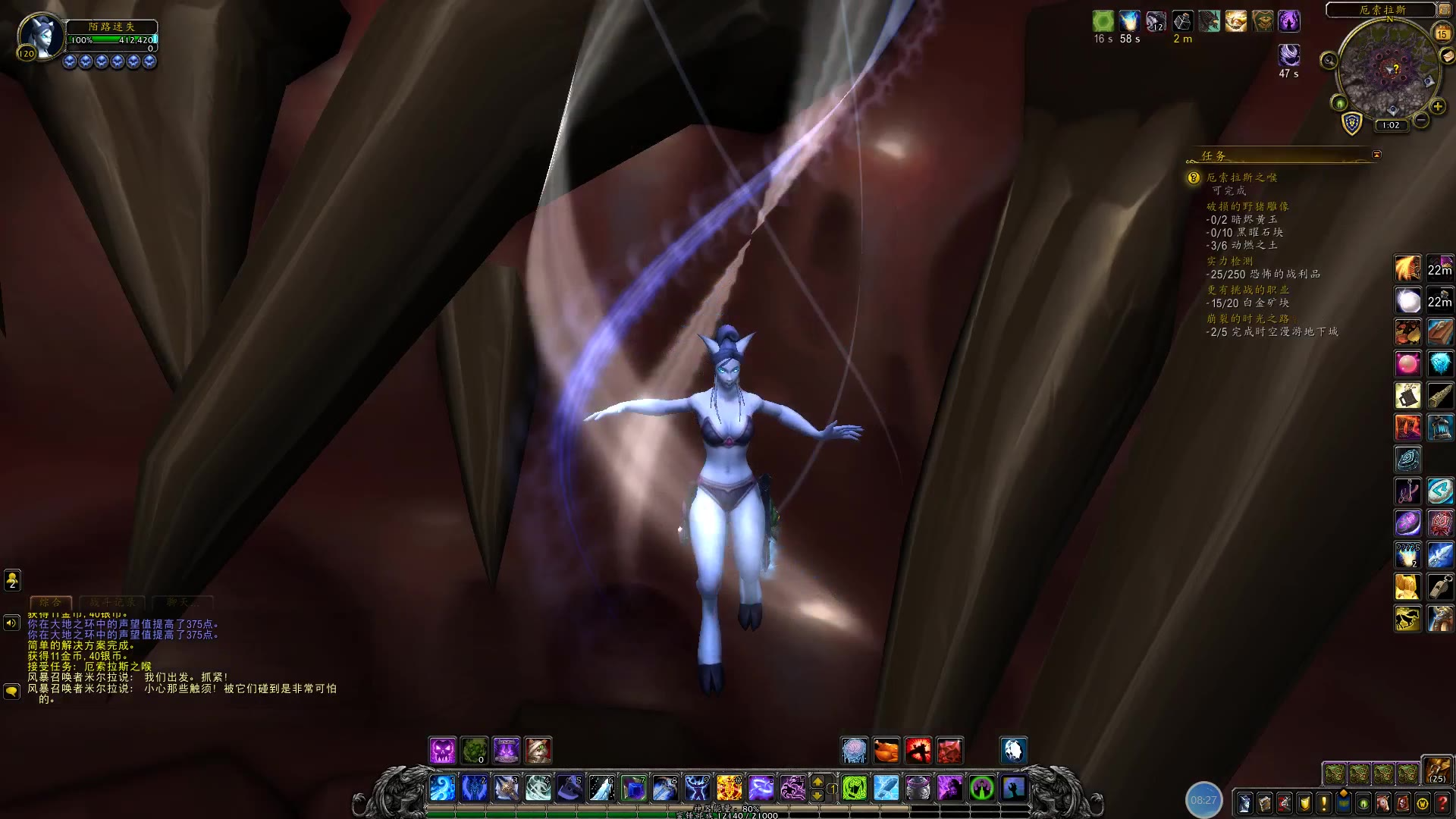Image resolution: width=1456 pixels, height=819 pixels.
Task: Open the quest log exclamation button
Action: pos(1324,802)
